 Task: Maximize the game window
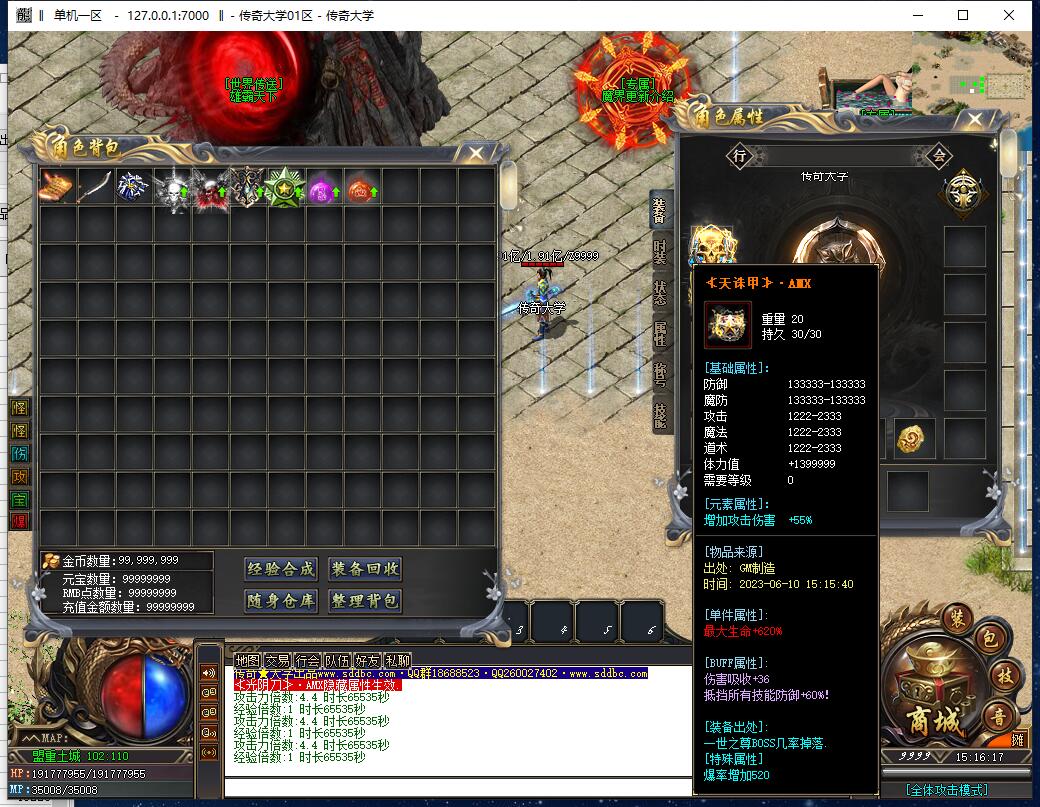tap(963, 15)
